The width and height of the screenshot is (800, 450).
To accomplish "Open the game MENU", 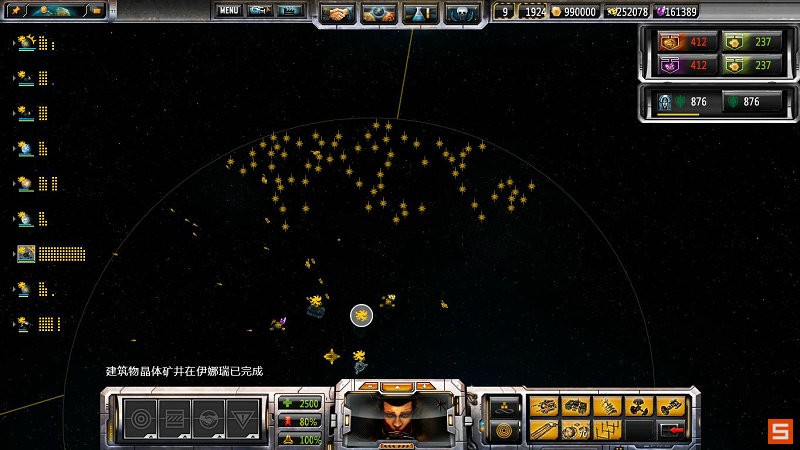I will (229, 10).
